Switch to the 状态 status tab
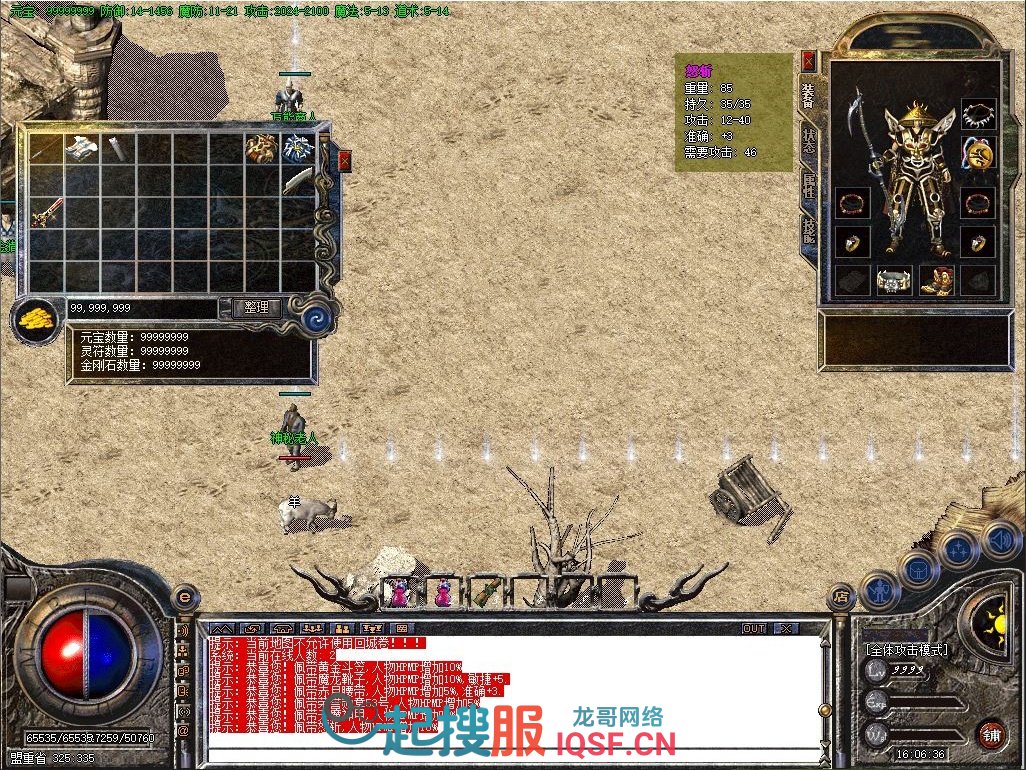Screen dimensions: 1026x770 [x=808, y=140]
